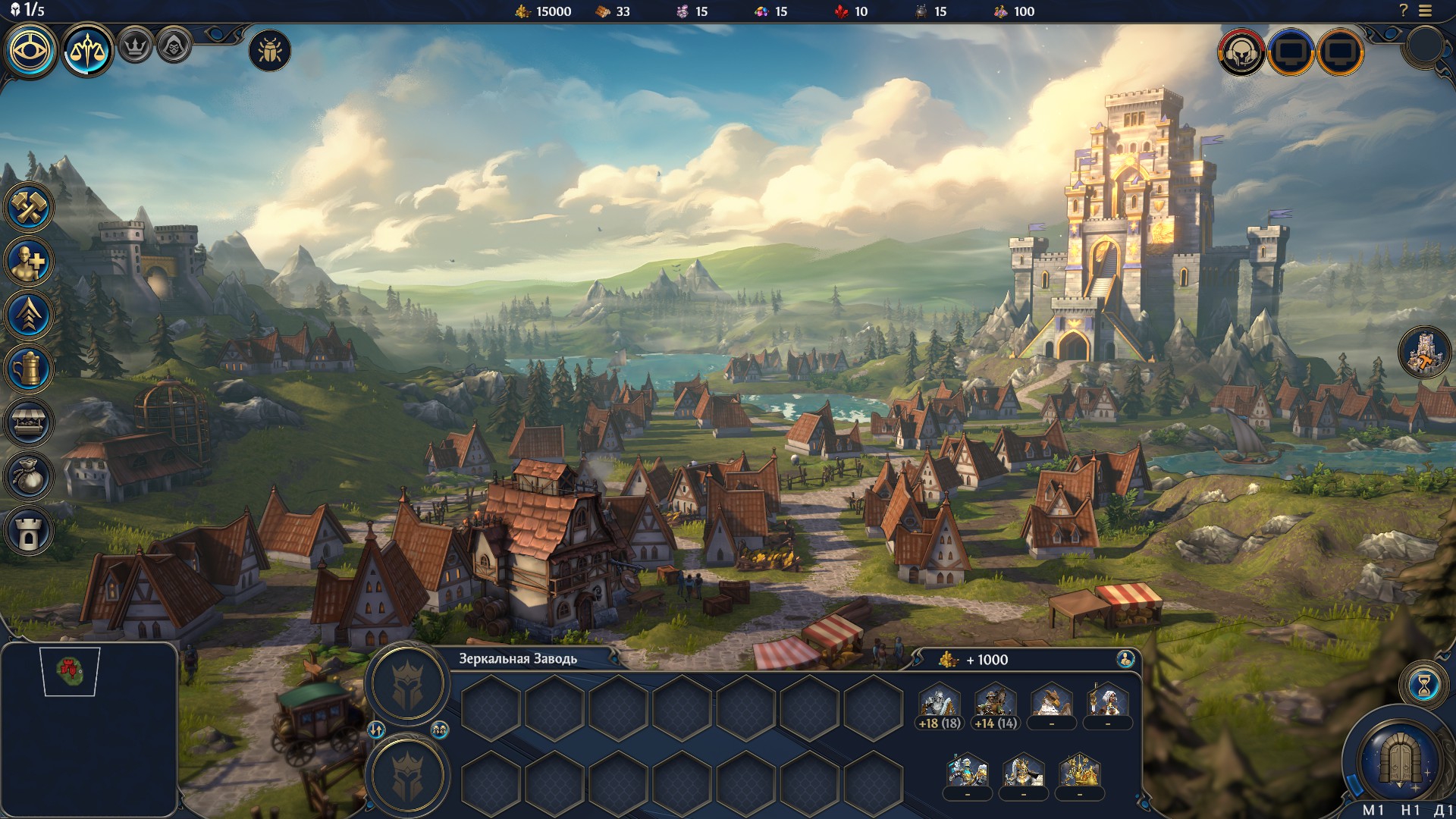Select the triple-arrow upgrade icon
1456x819 pixels.
29,315
